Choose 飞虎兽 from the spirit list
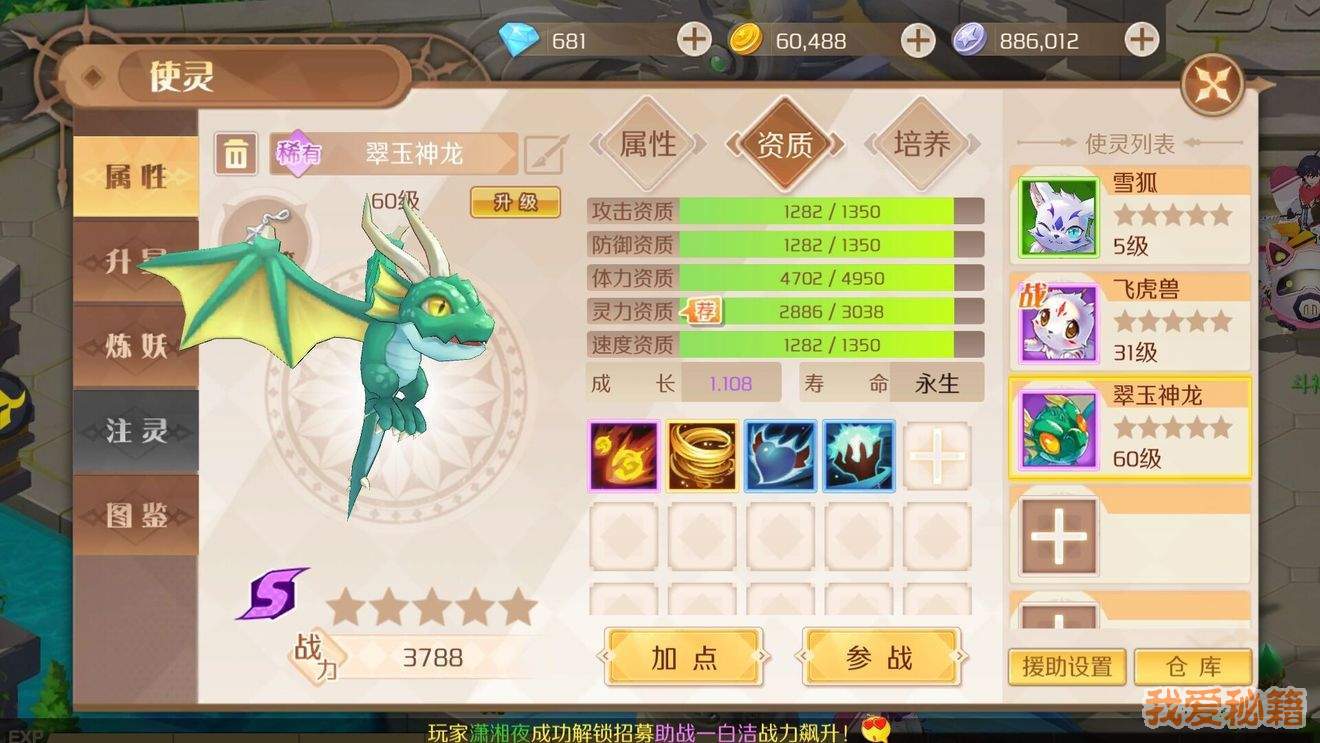Viewport: 1320px width, 743px height. (1130, 321)
